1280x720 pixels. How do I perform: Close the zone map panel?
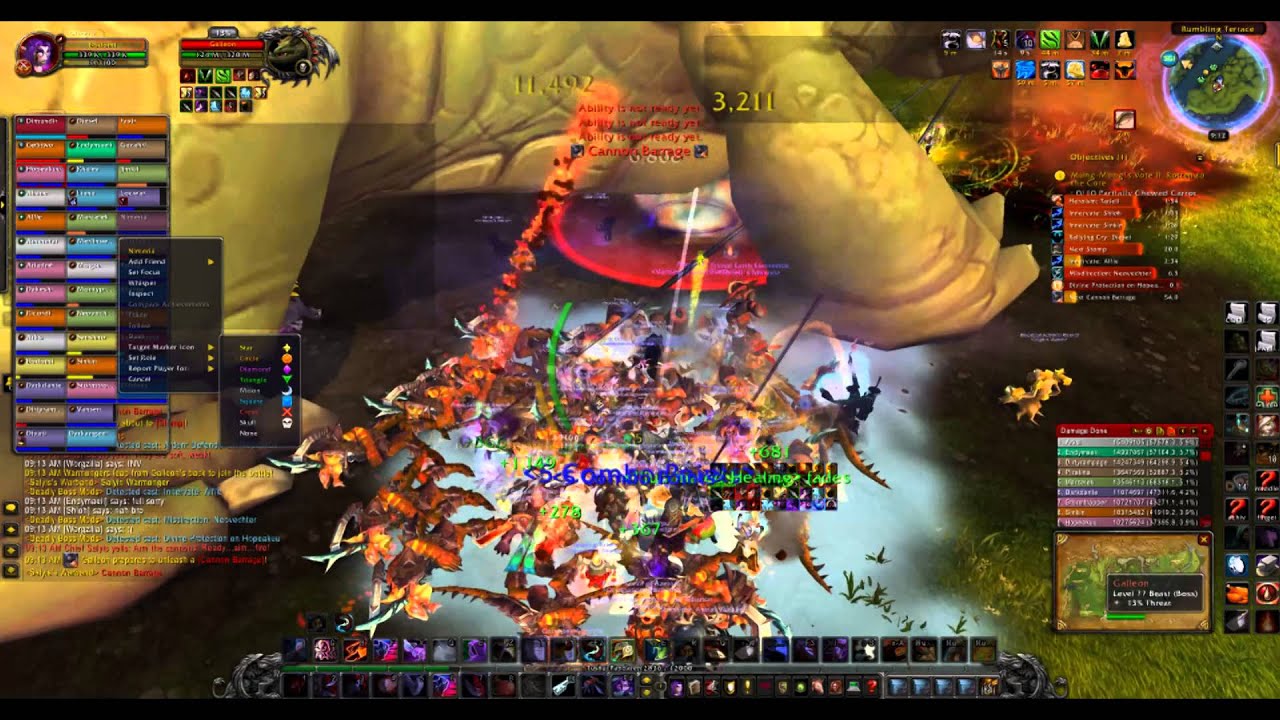(1204, 540)
